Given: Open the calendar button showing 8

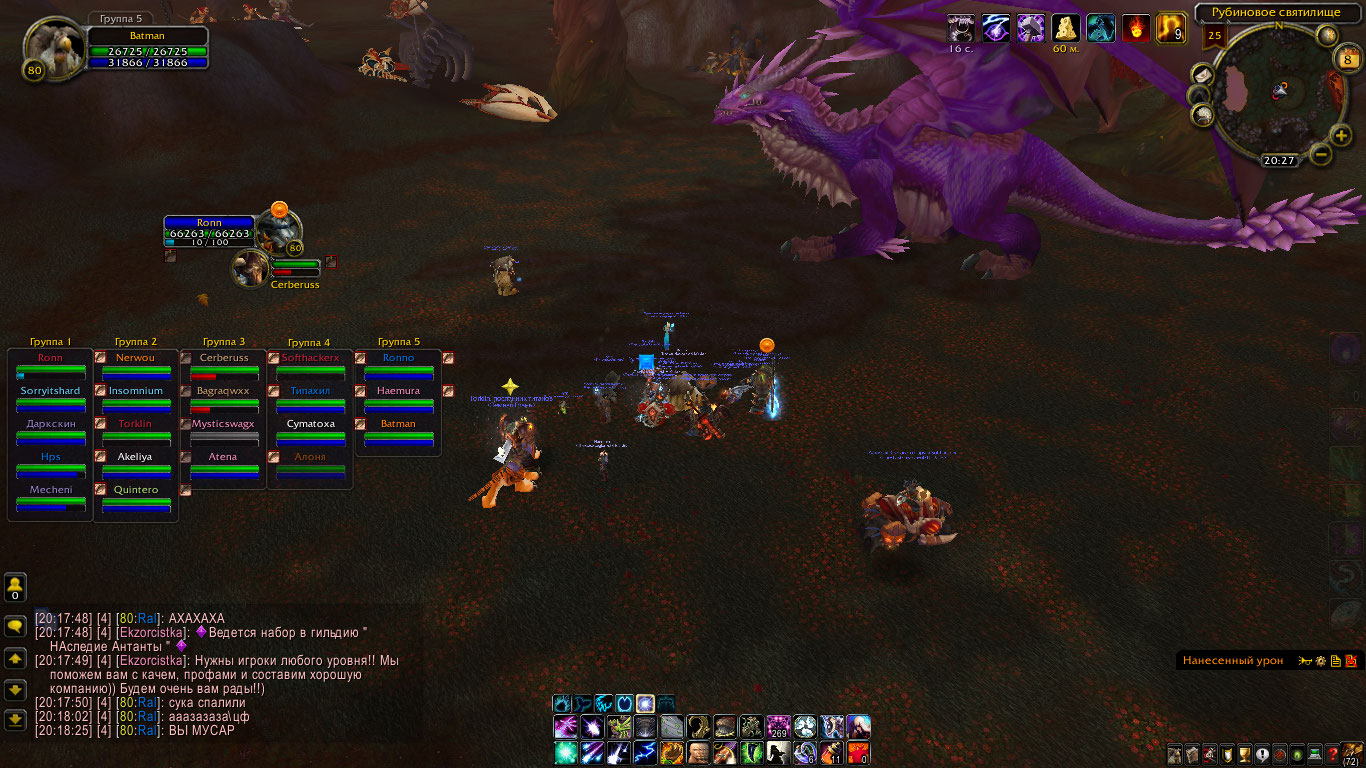Looking at the screenshot, I should [x=1347, y=60].
